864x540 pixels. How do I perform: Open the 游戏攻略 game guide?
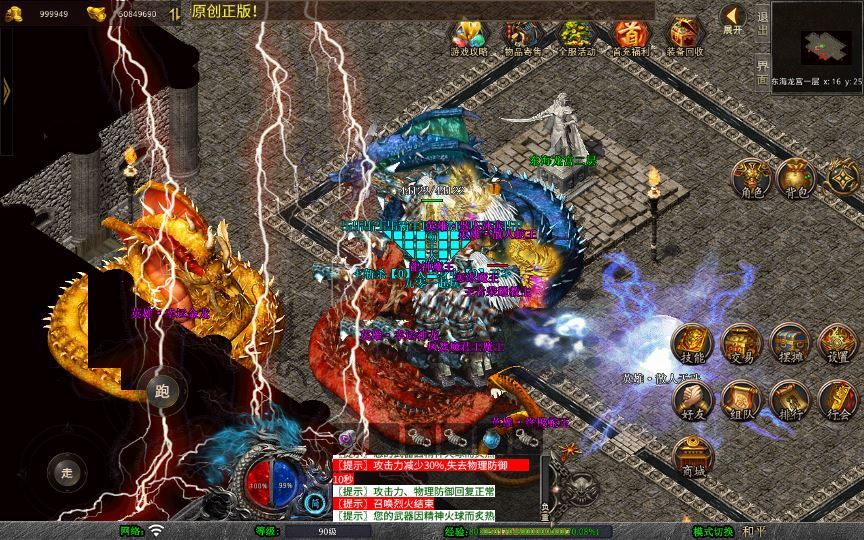tap(469, 37)
